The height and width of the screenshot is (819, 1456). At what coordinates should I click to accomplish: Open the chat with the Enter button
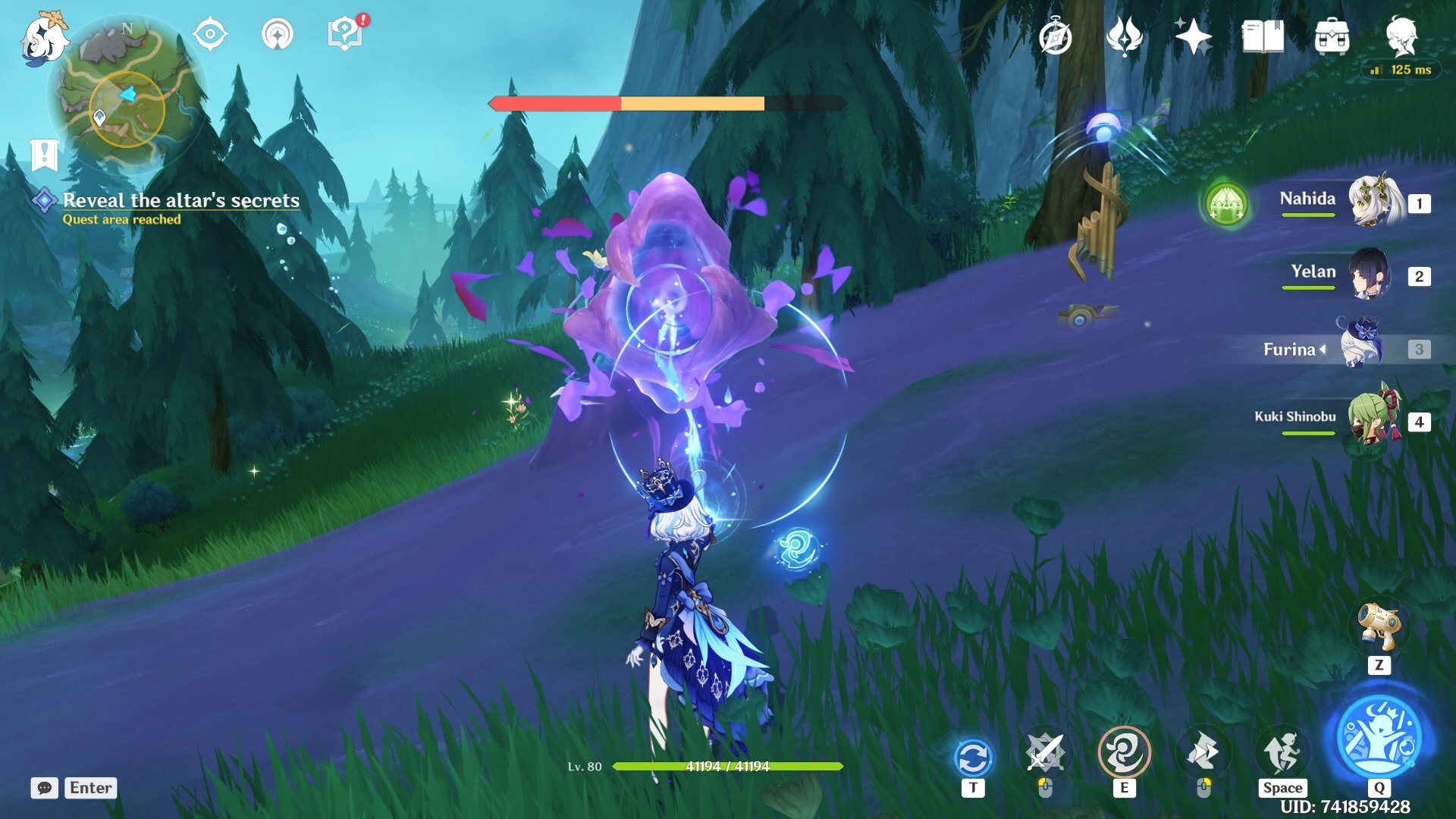tap(89, 788)
